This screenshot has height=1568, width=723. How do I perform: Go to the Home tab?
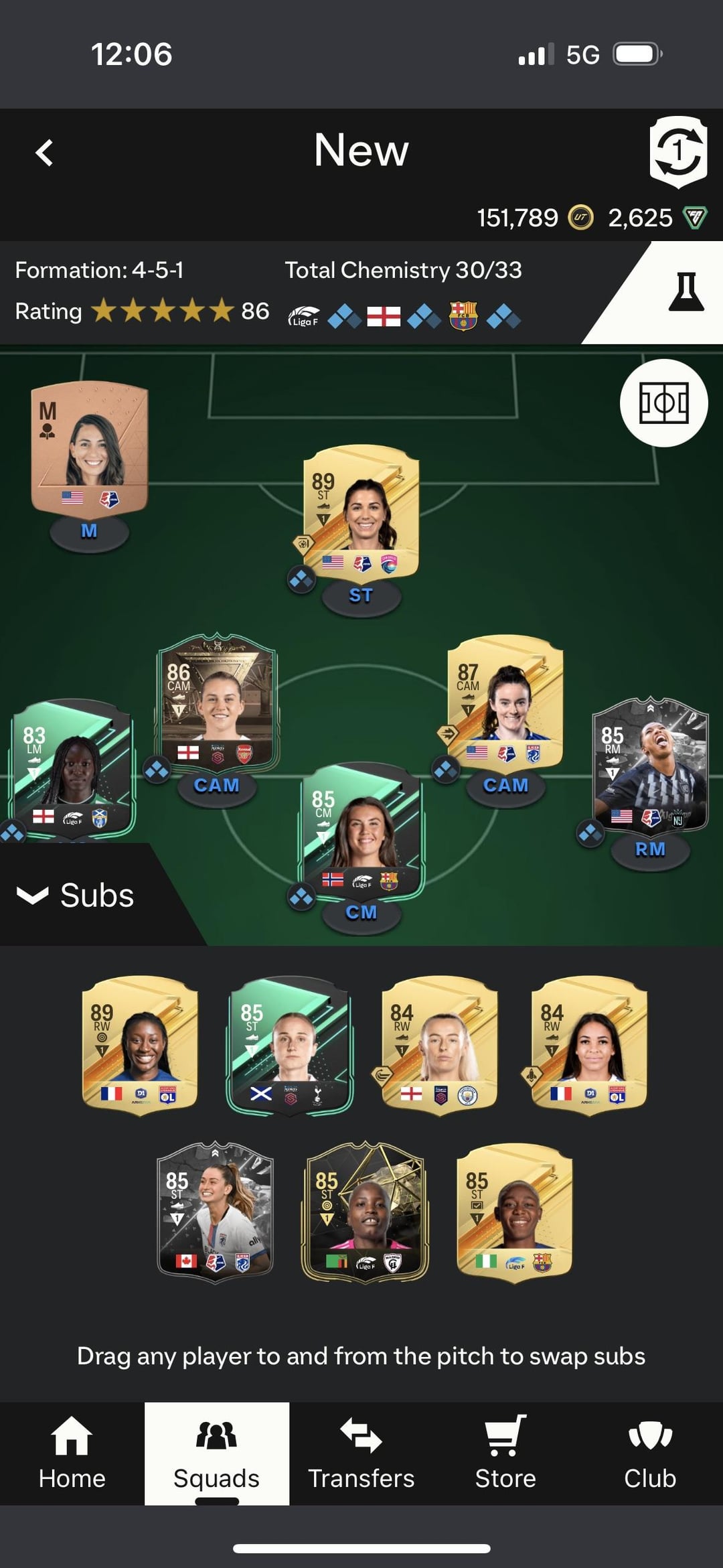[72, 1453]
